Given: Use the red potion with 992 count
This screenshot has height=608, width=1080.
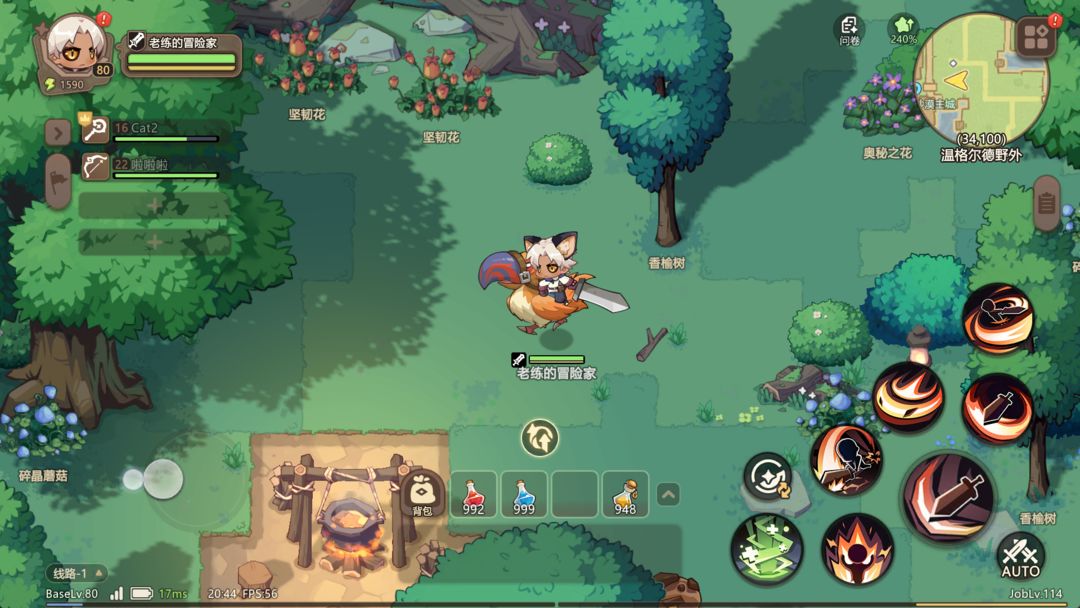Looking at the screenshot, I should [x=473, y=495].
